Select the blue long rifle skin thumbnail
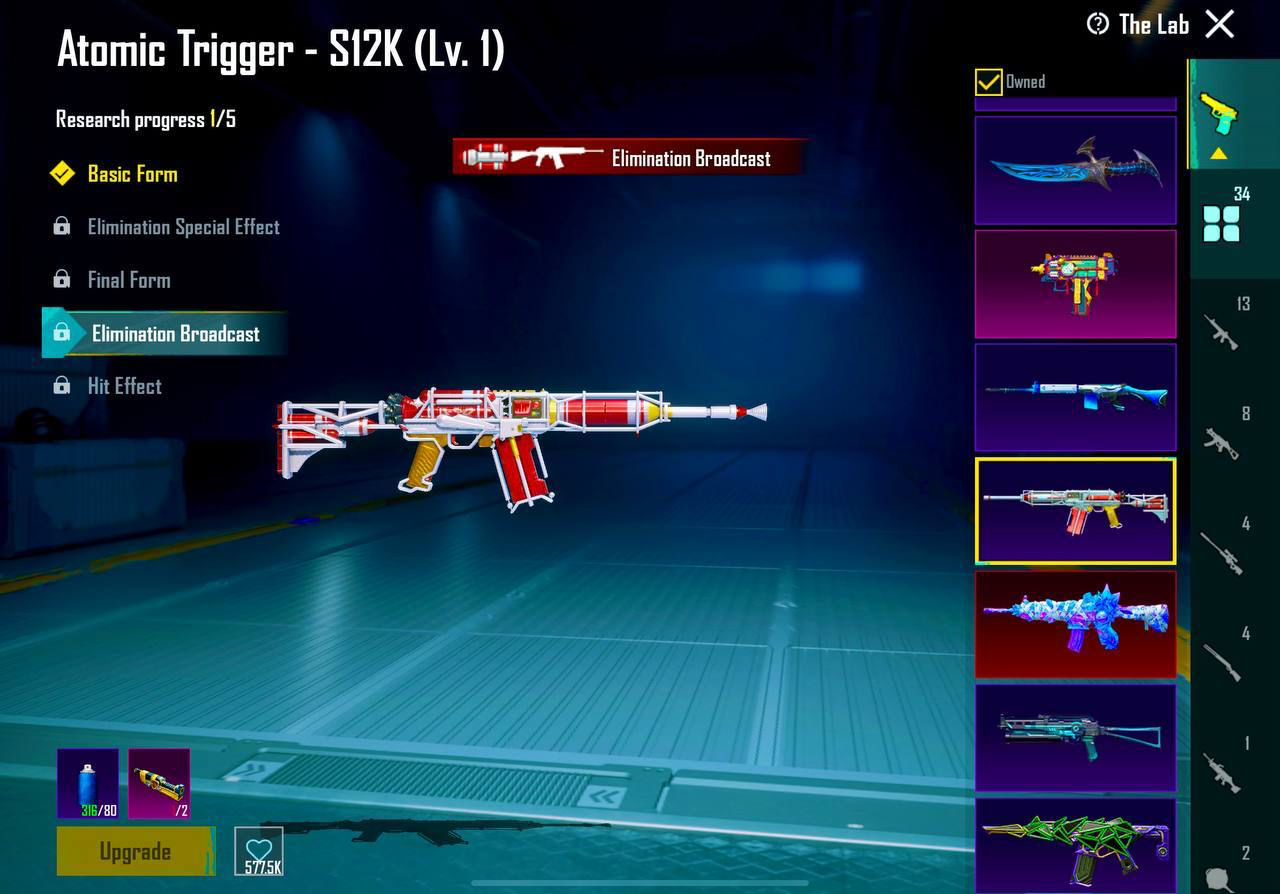Screen dimensions: 1280x894 click(1075, 397)
